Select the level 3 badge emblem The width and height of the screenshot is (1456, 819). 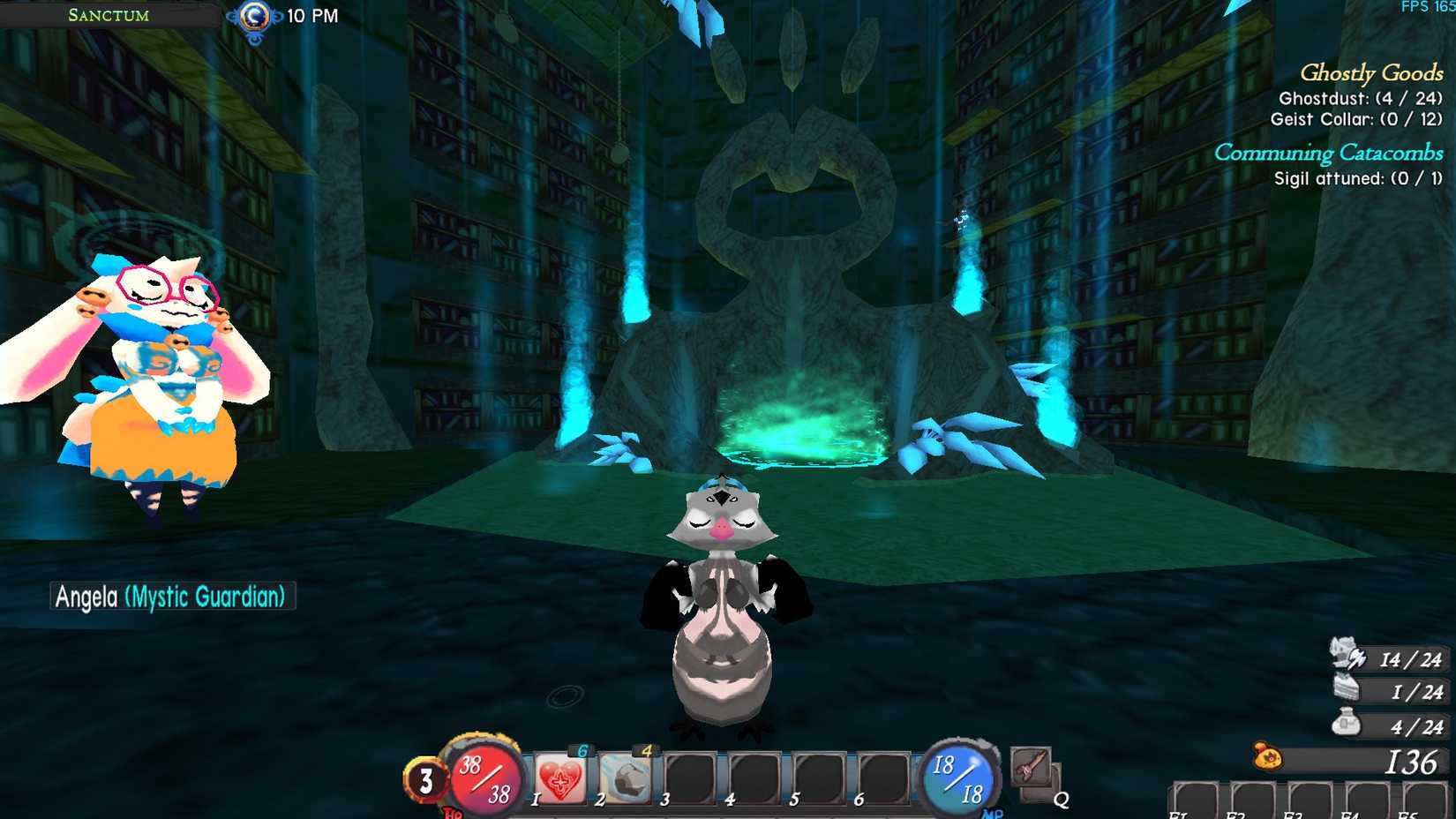(x=426, y=778)
